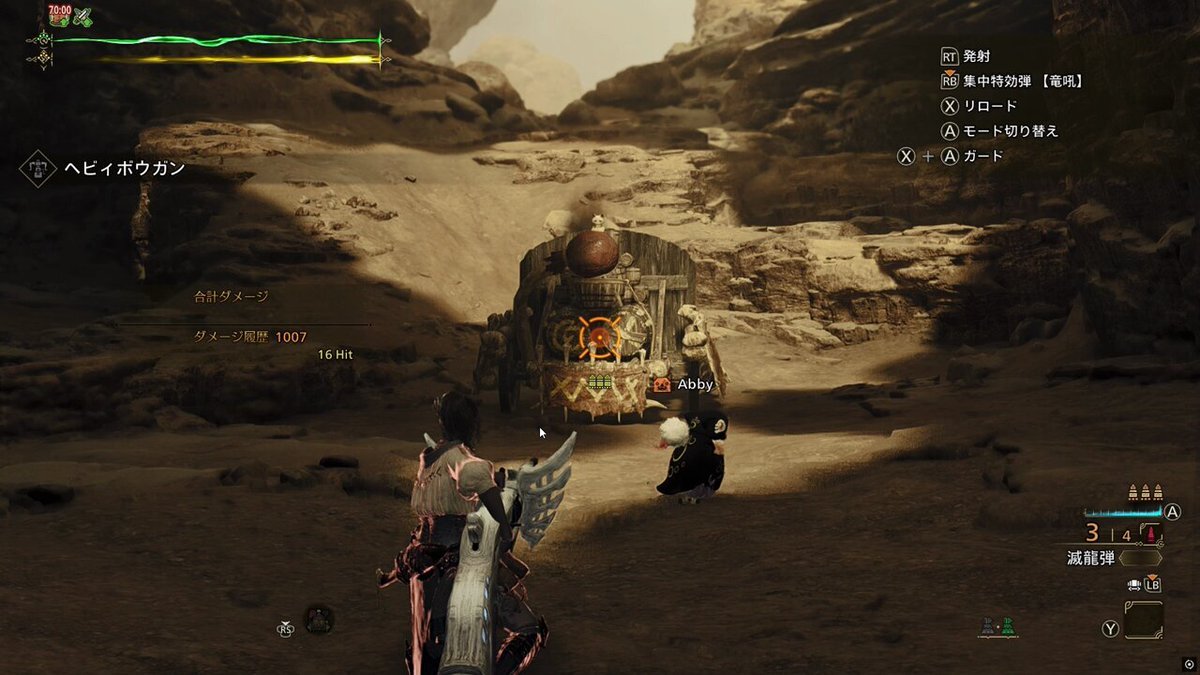
Task: Click the green weapon mode indicator icon
Action: point(1008,628)
